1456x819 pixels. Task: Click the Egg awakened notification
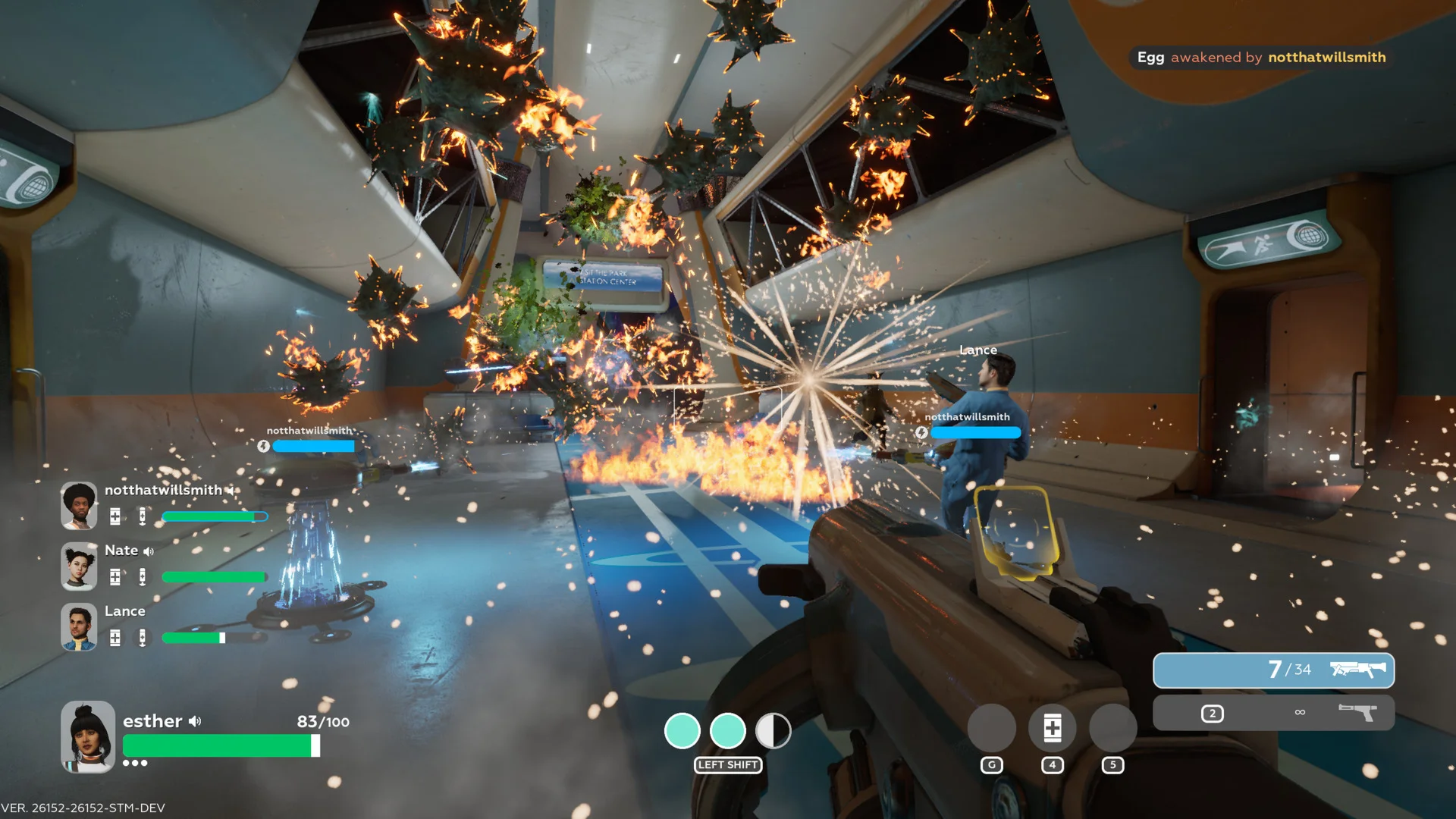pyautogui.click(x=1260, y=58)
